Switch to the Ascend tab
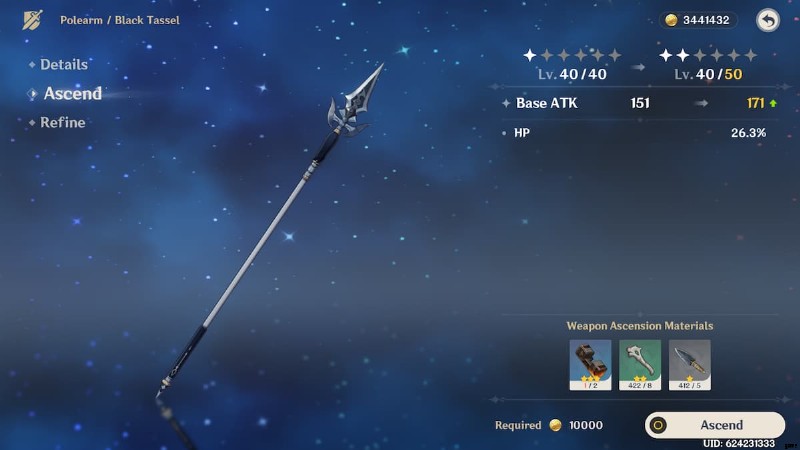Viewport: 800px width, 450px height. click(x=72, y=93)
